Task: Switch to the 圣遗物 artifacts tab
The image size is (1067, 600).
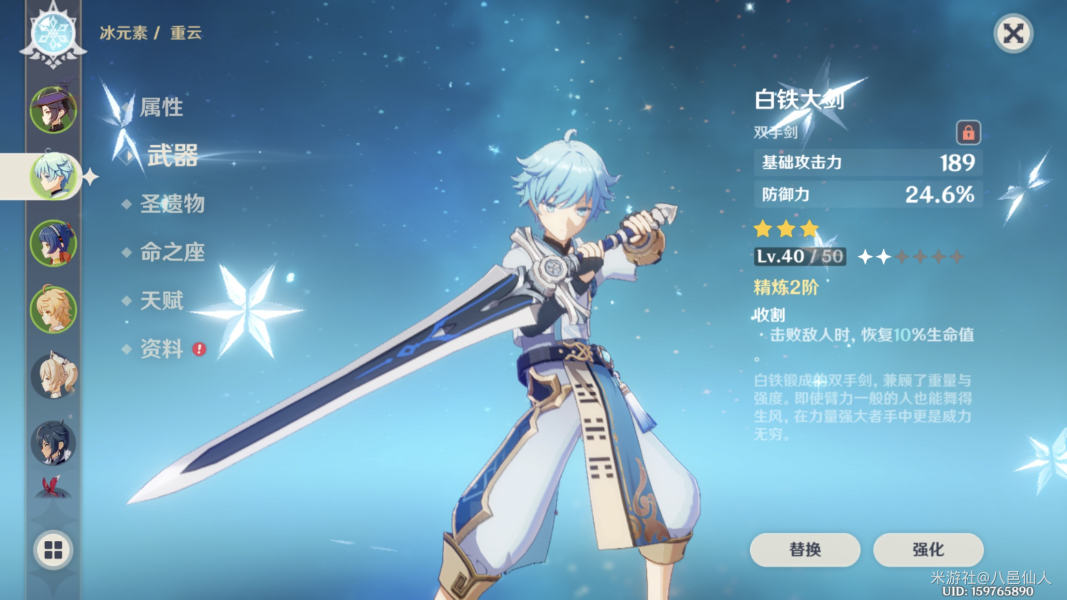Action: [x=171, y=204]
